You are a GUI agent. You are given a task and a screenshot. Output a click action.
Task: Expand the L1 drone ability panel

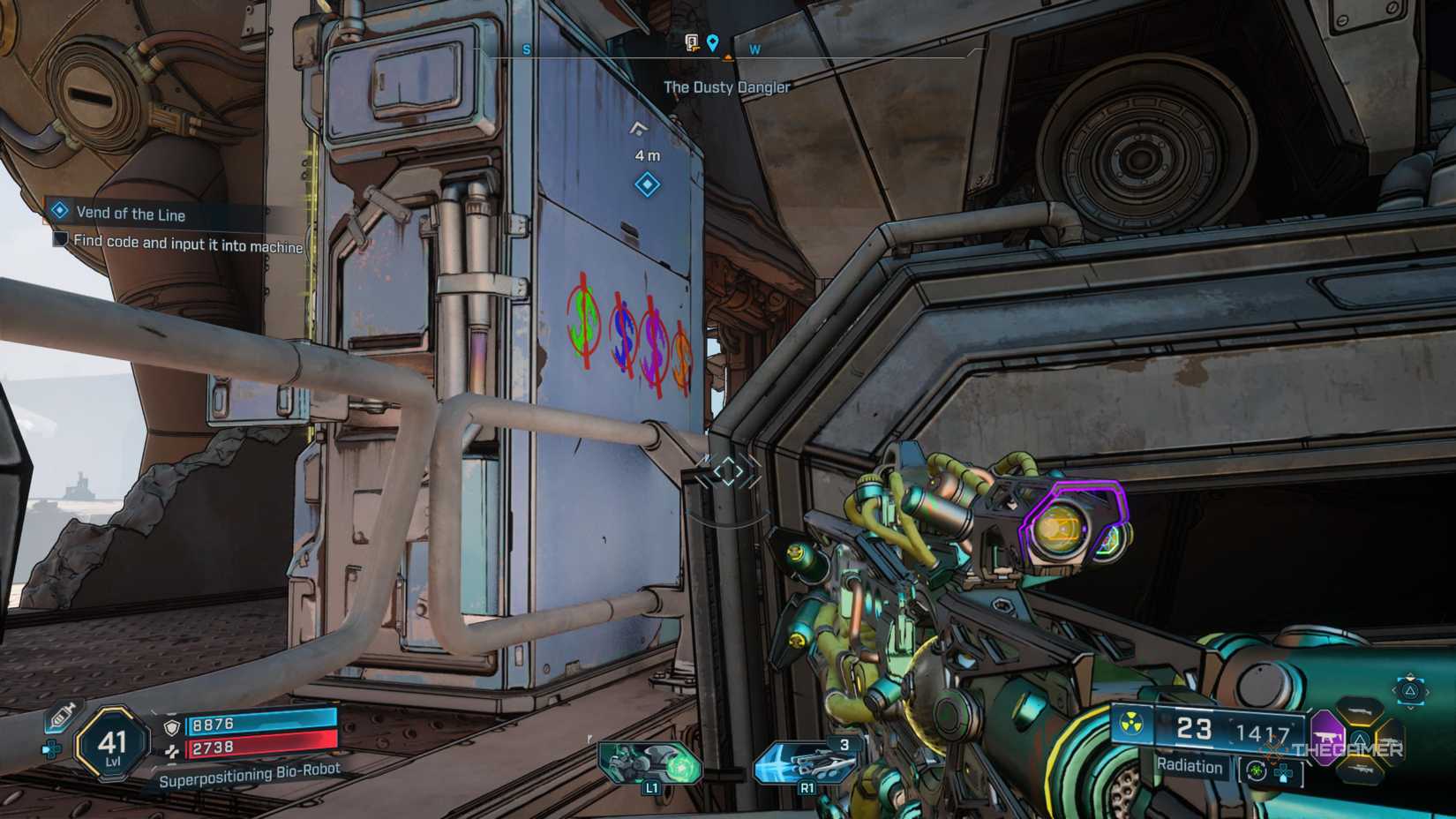650,763
